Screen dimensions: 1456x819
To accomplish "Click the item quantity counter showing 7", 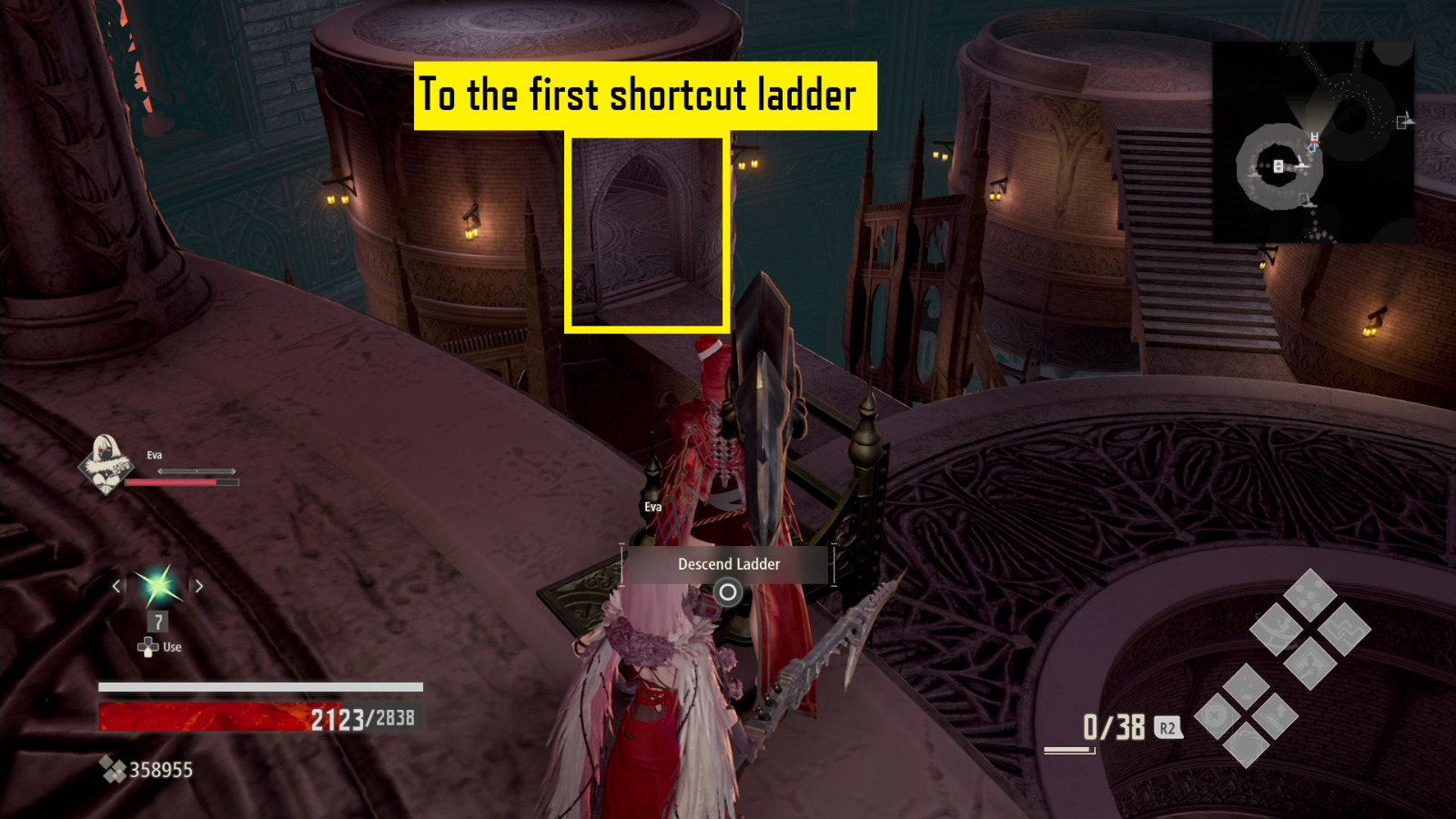I will 157,621.
